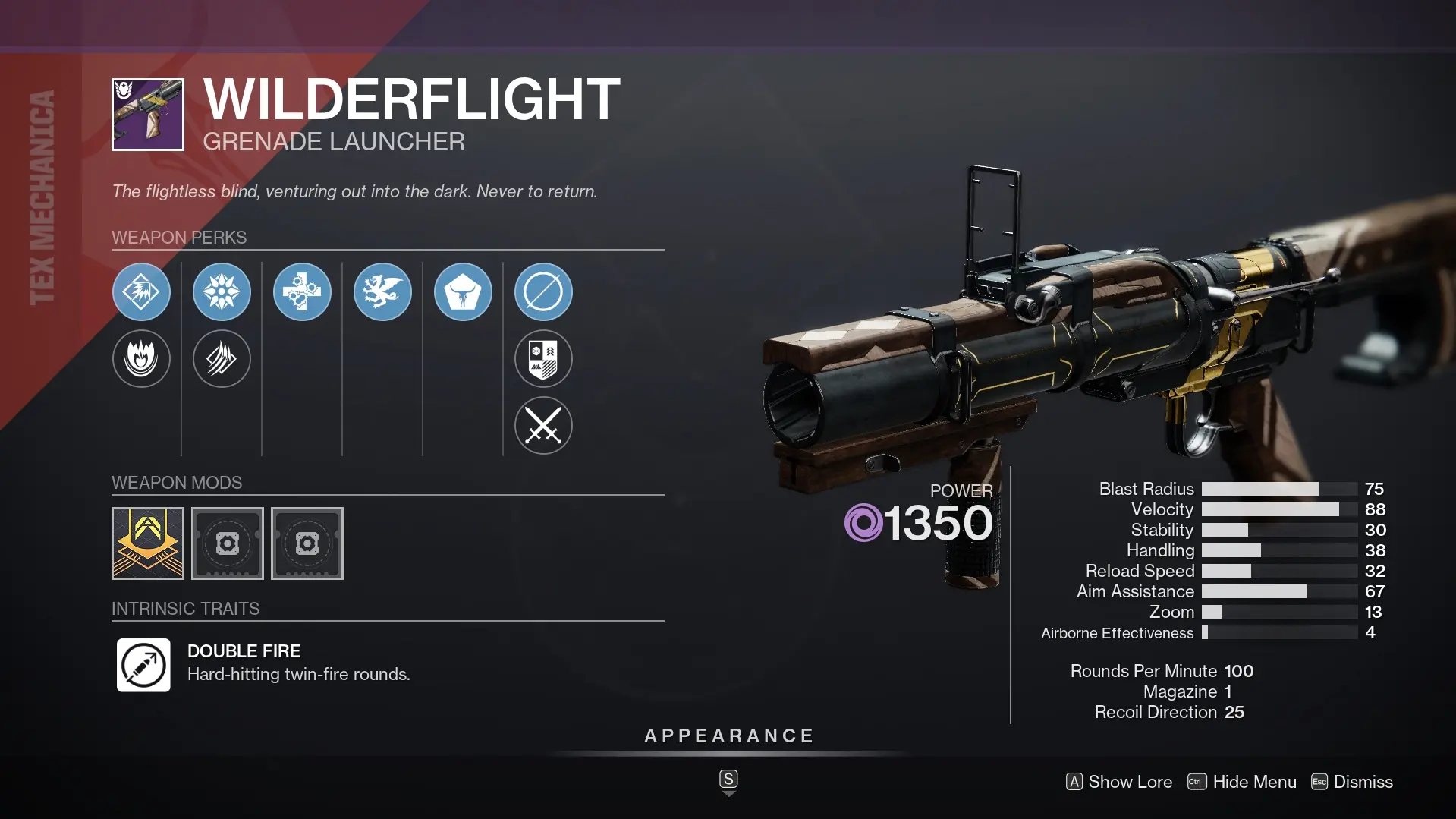Screen dimensions: 1456x819
Task: Select the dragon-emblem trait perk
Action: pos(382,291)
